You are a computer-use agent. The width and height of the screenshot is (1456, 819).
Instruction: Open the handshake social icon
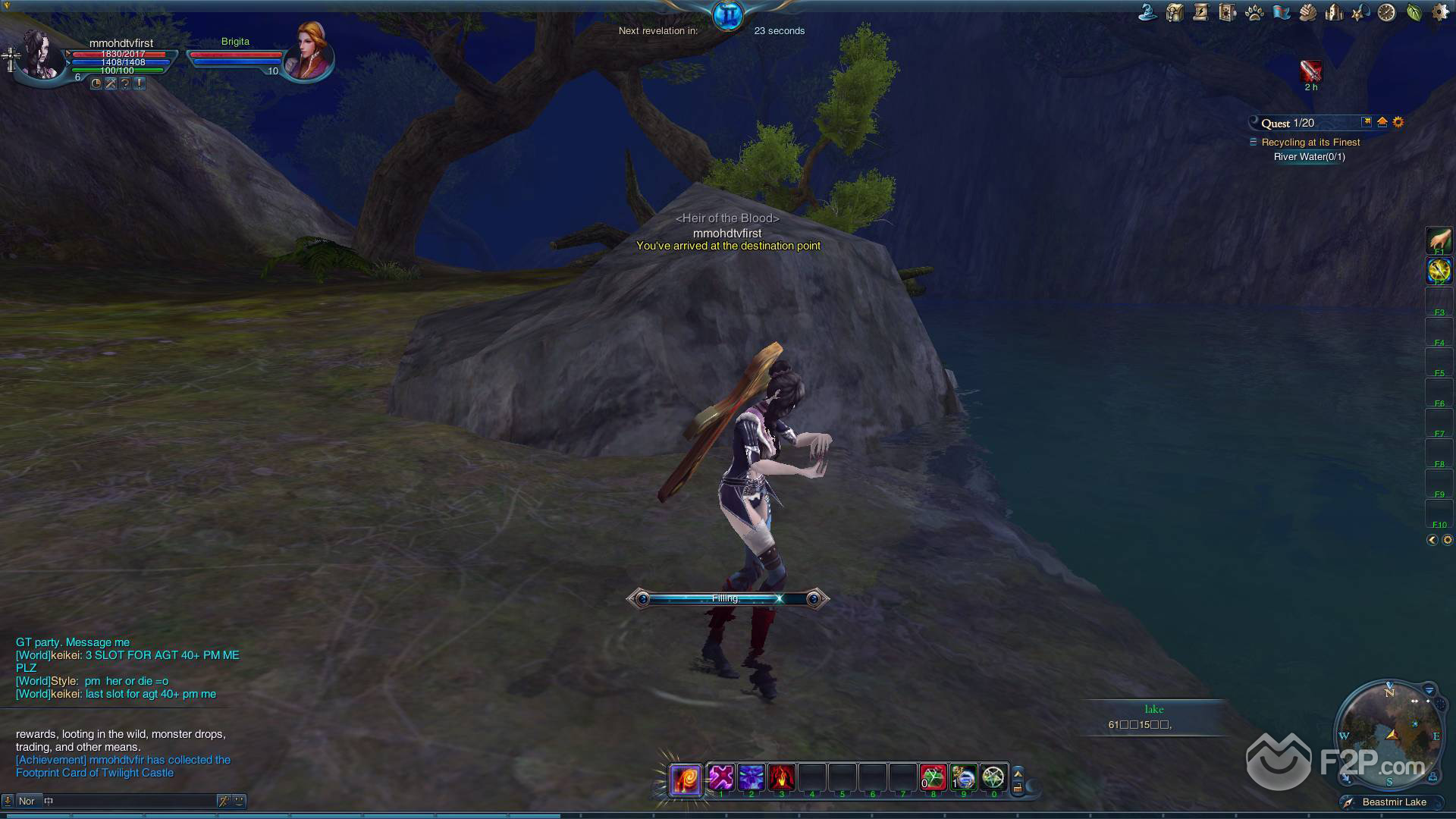pyautogui.click(x=1307, y=12)
